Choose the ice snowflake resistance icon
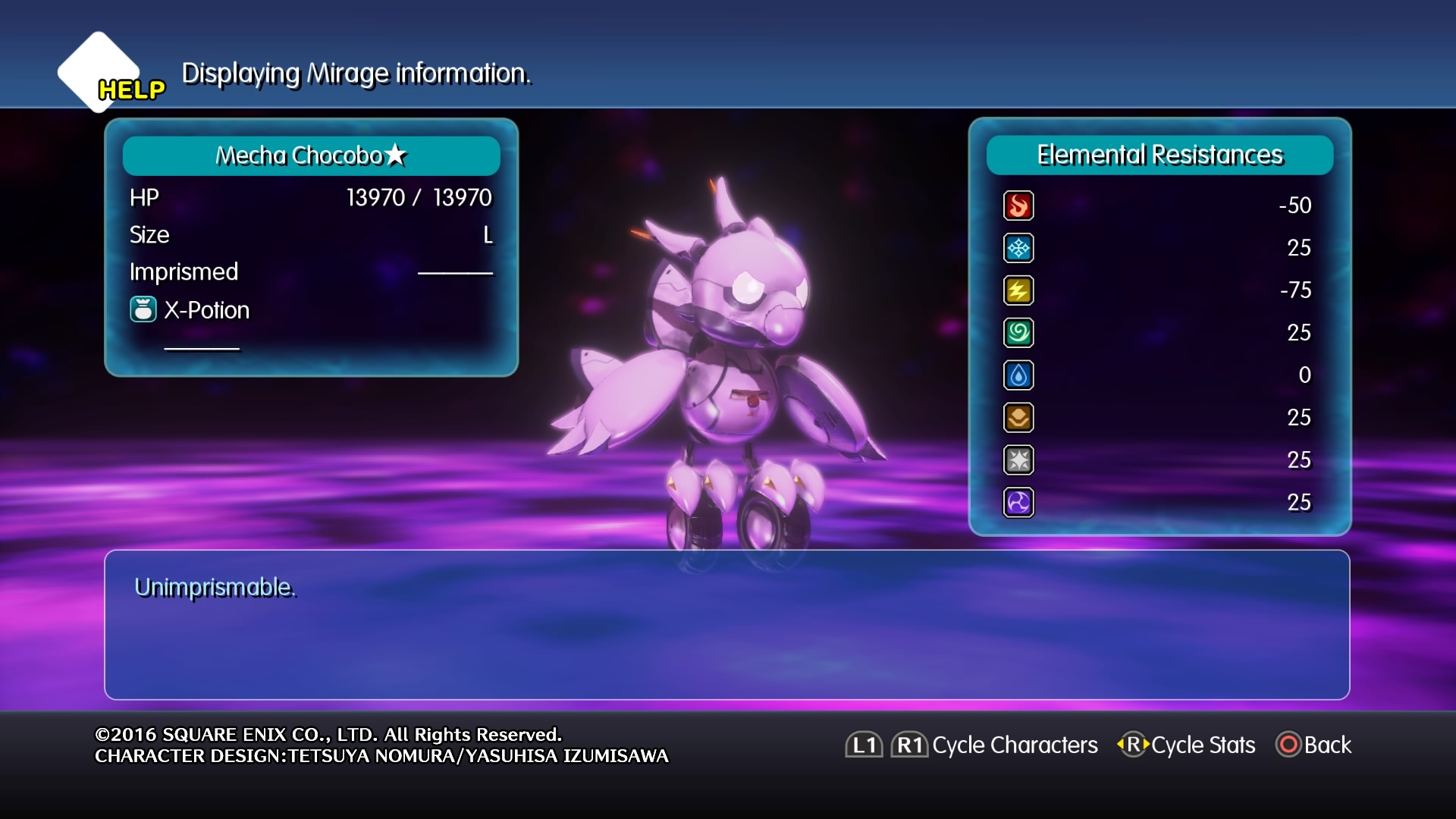 point(1018,248)
